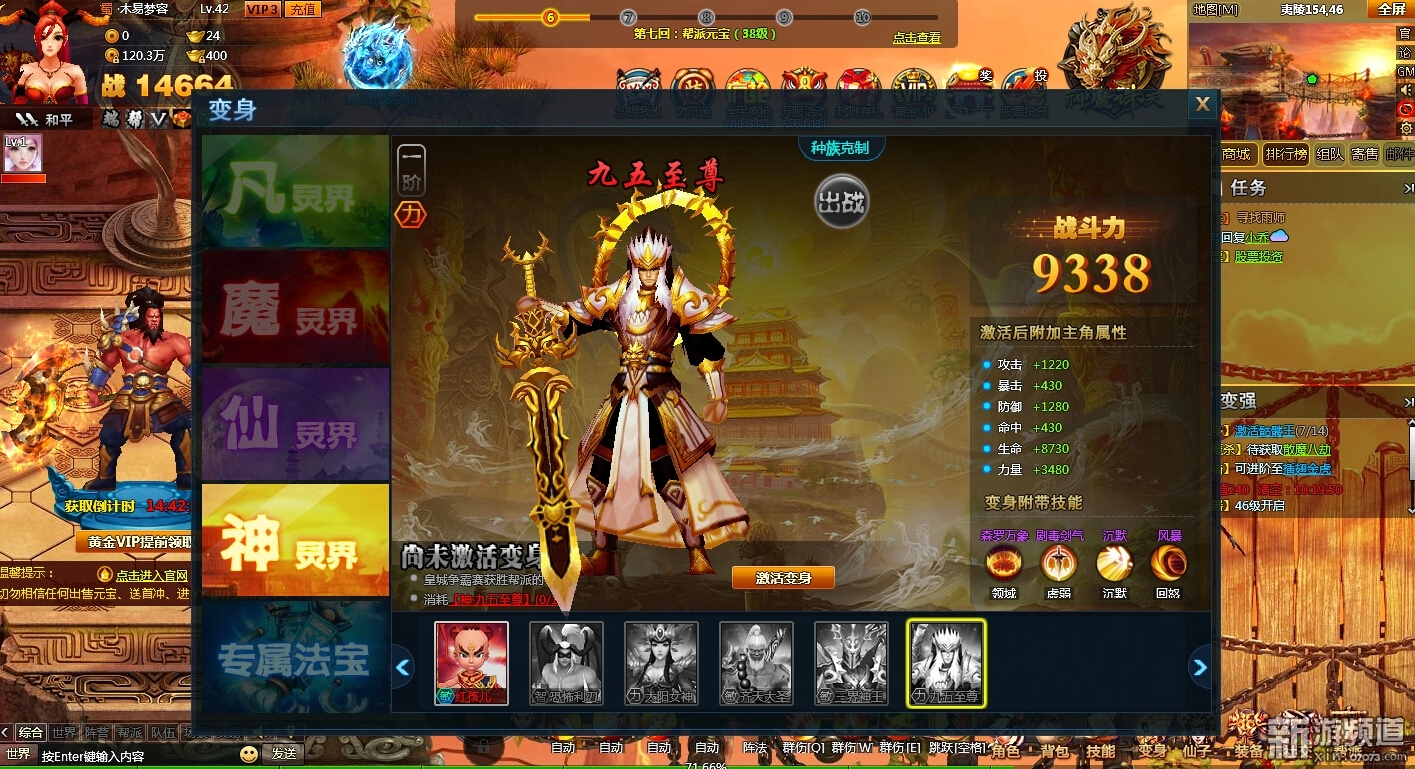Show next transformations with right arrow
The image size is (1415, 769).
point(1200,667)
